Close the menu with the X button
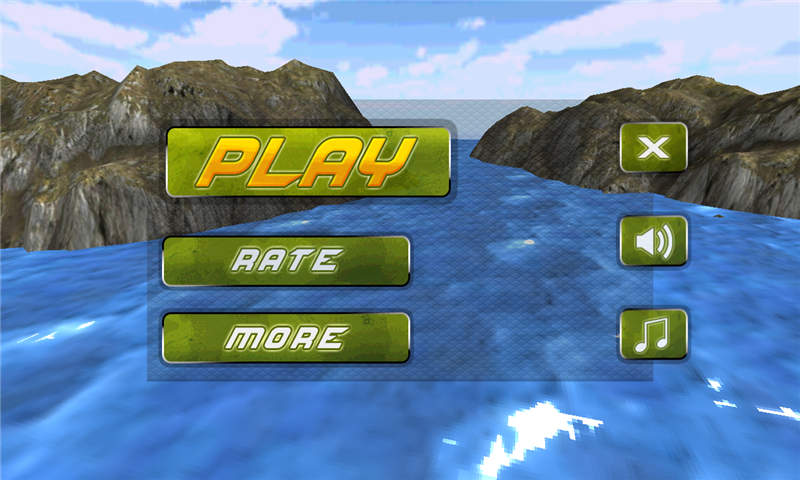 click(653, 148)
